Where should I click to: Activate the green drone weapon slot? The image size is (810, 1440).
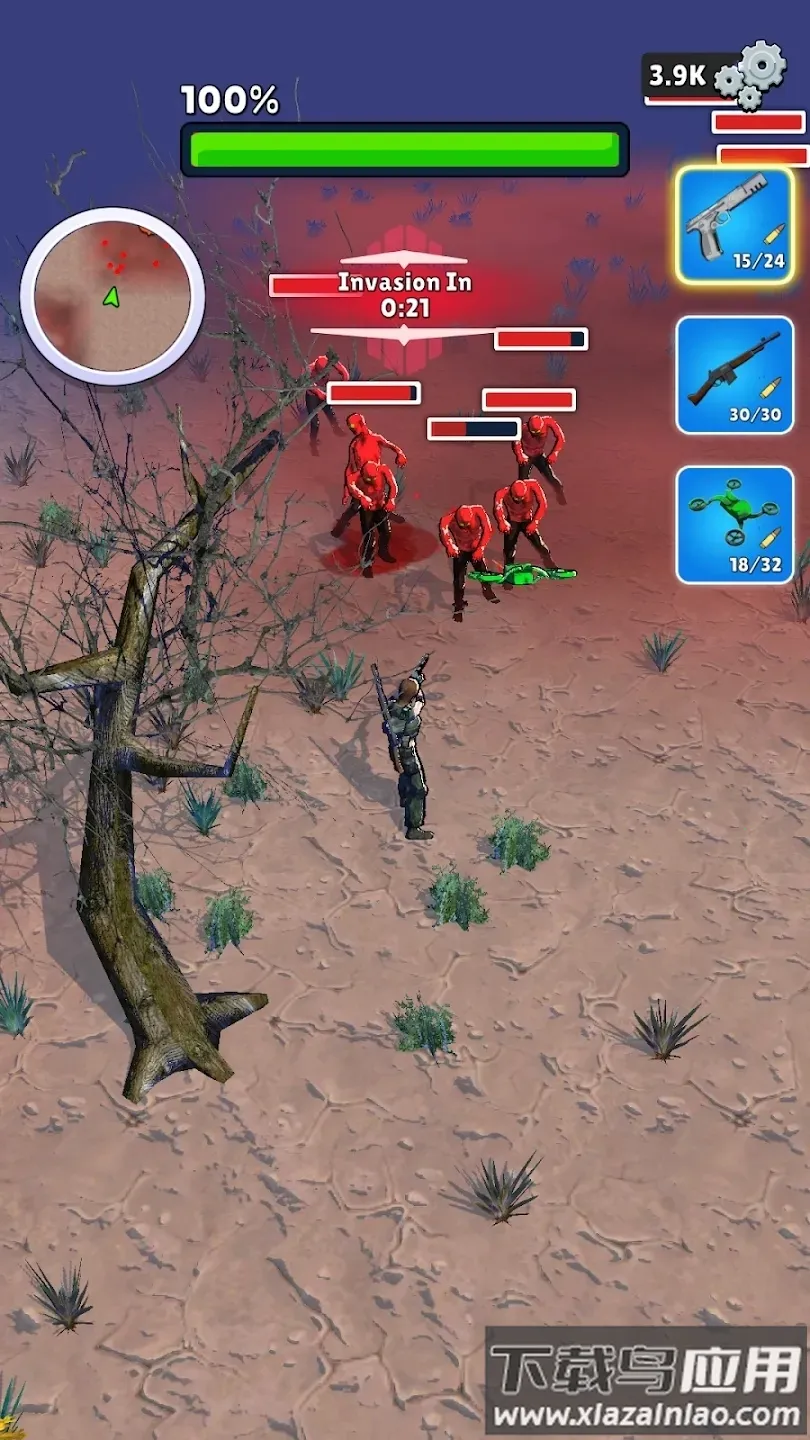pos(735,524)
